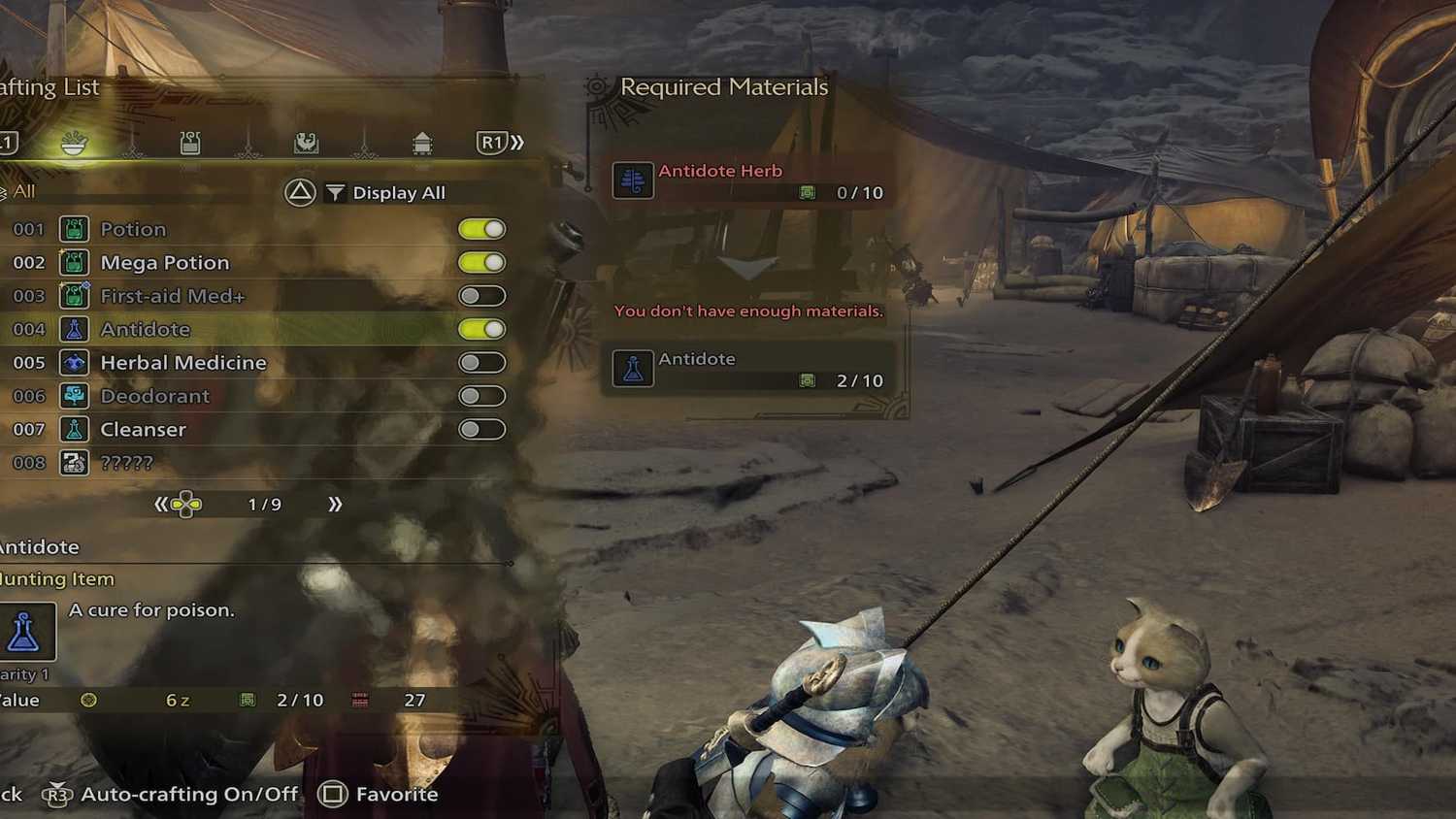Select the consumables bowl crafting category icon
Viewport: 1456px width, 819px height.
76,142
